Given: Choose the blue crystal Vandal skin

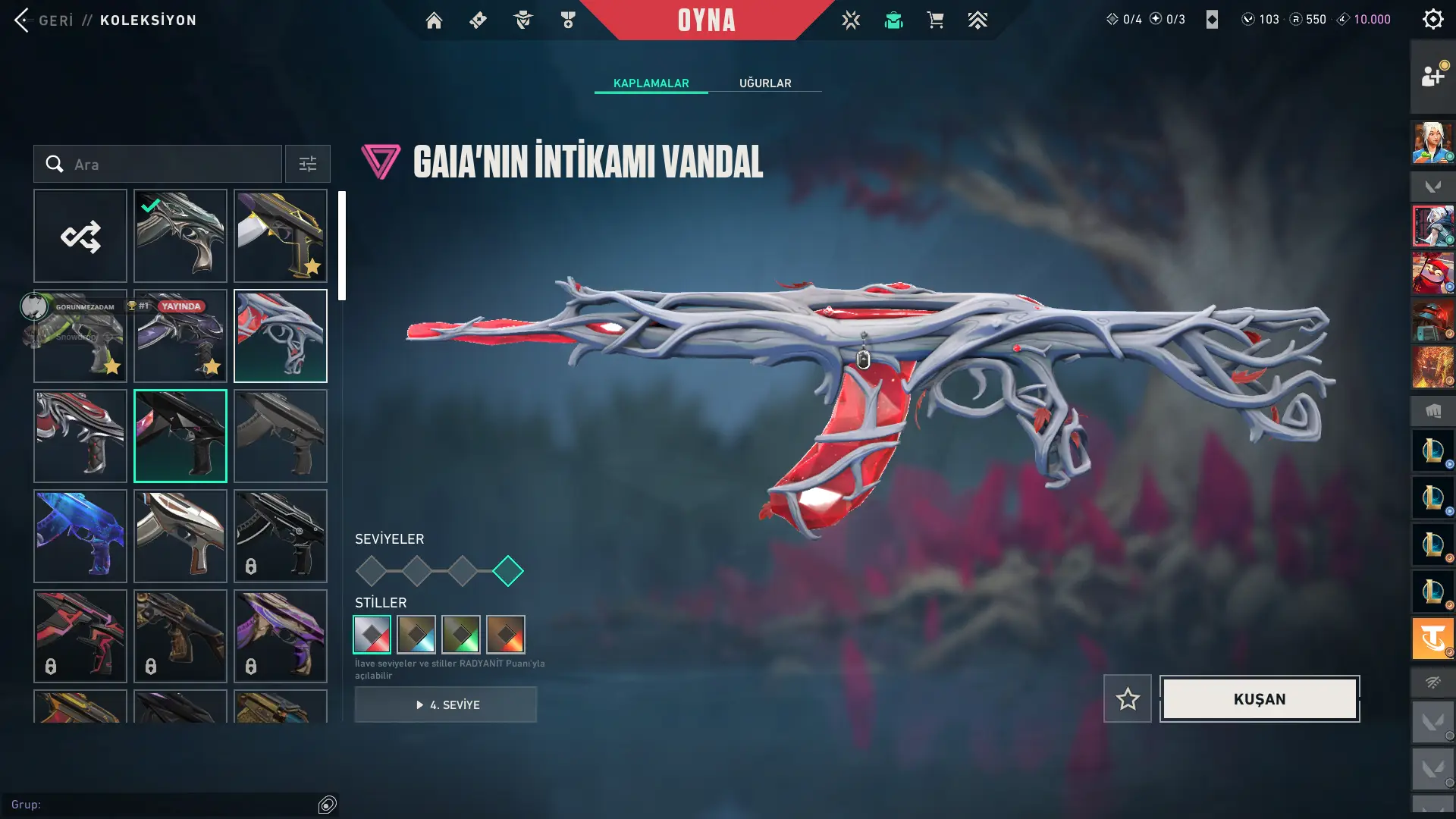Looking at the screenshot, I should (80, 536).
